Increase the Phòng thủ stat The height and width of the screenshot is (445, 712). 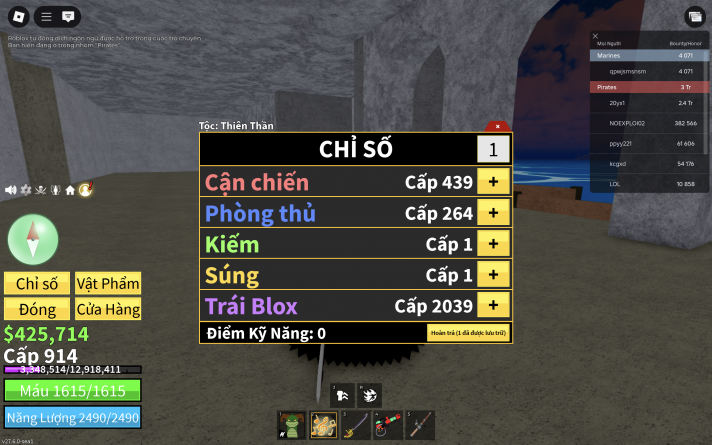click(x=493, y=213)
